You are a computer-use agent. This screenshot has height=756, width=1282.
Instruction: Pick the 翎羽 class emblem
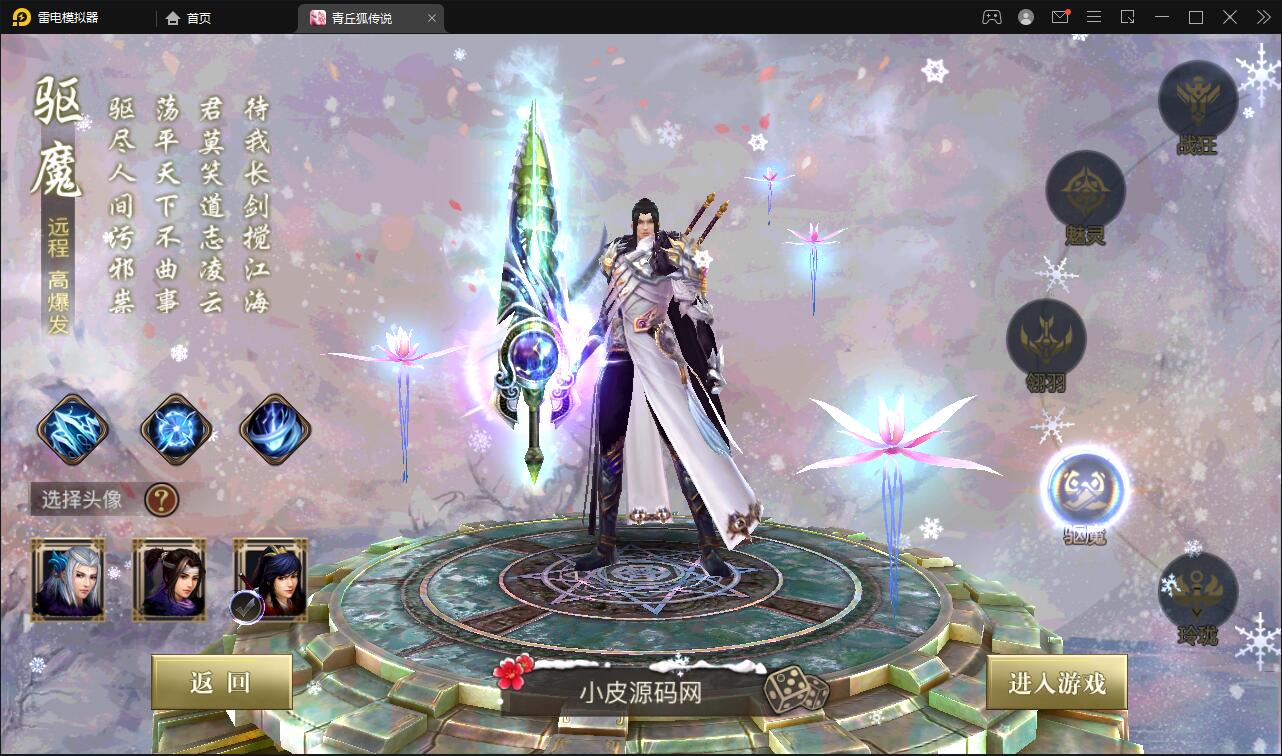(1046, 338)
